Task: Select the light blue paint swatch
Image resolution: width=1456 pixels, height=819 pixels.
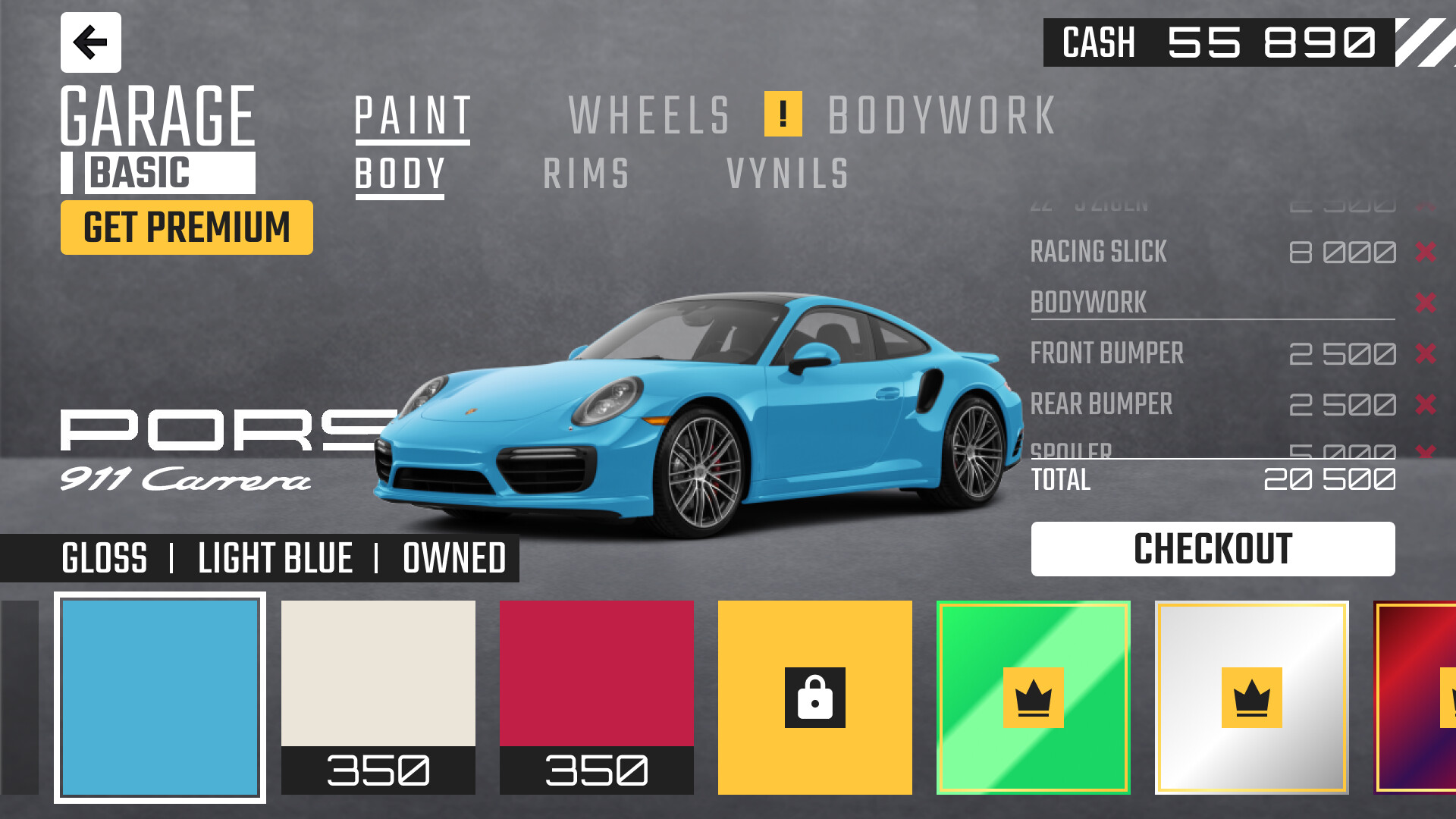Action: point(160,698)
